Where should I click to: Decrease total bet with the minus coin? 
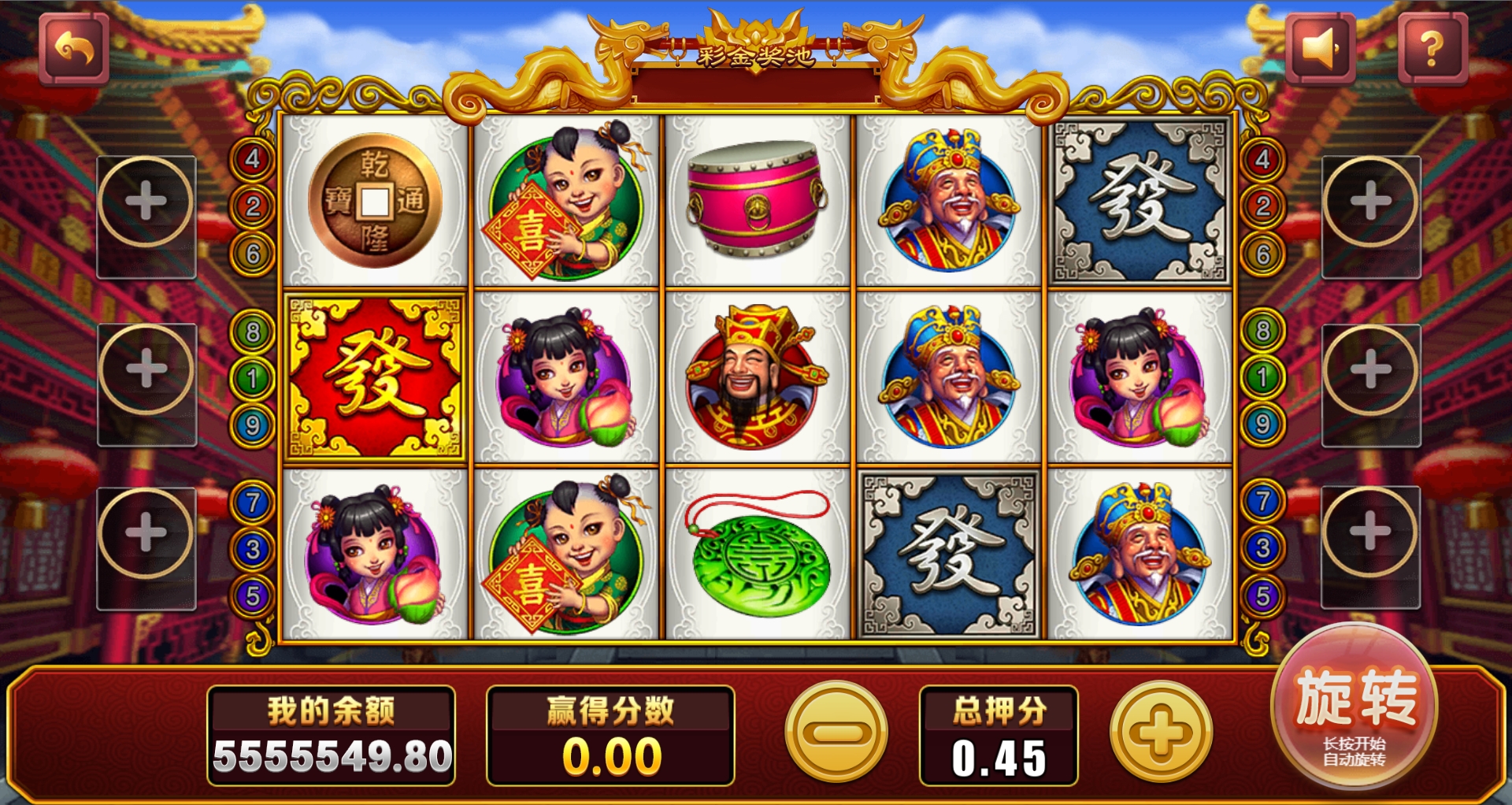click(836, 733)
